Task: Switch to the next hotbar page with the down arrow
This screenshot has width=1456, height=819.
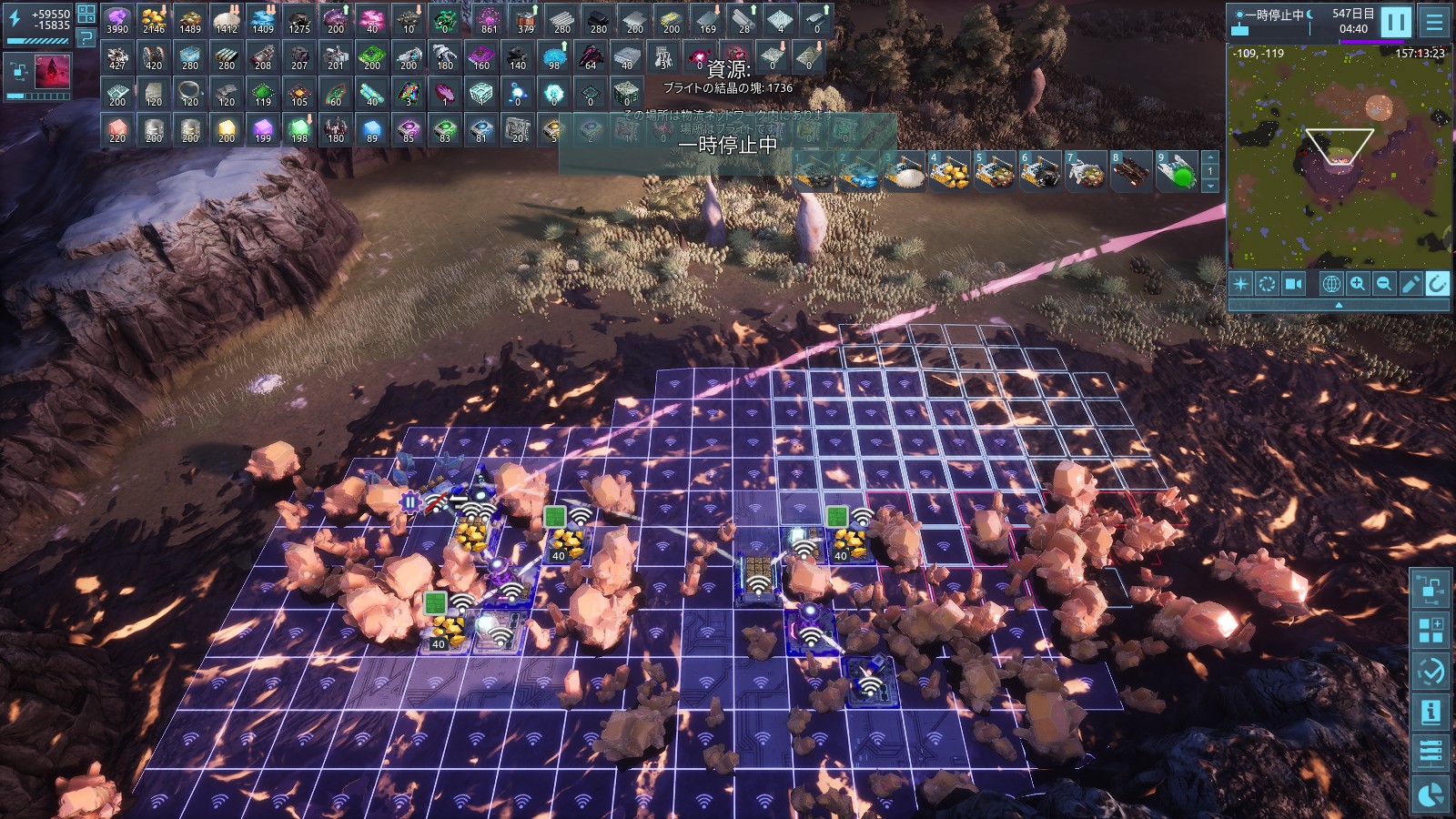Action: pyautogui.click(x=1210, y=186)
